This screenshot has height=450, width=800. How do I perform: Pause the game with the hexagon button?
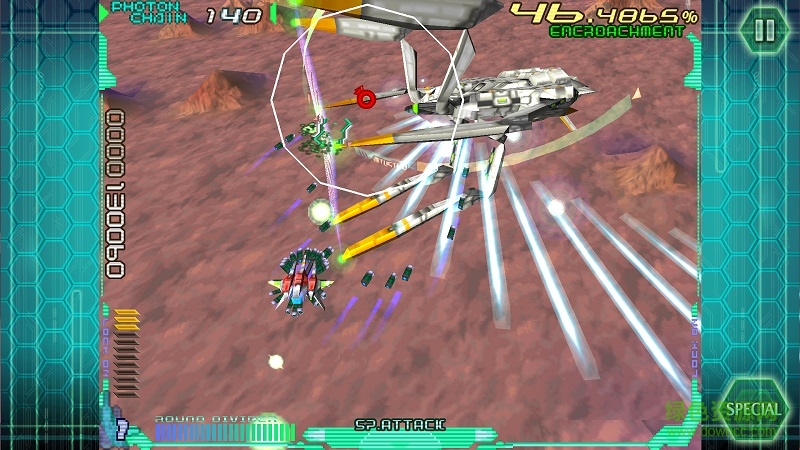pyautogui.click(x=764, y=30)
